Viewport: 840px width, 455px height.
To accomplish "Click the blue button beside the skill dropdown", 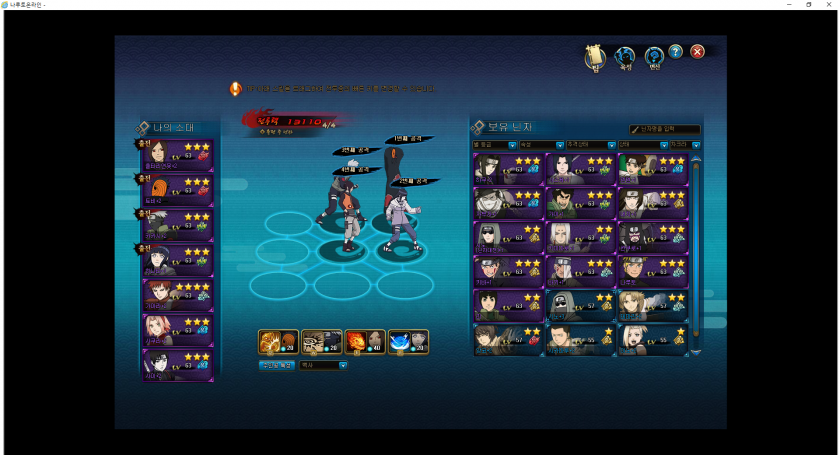I will tap(277, 366).
